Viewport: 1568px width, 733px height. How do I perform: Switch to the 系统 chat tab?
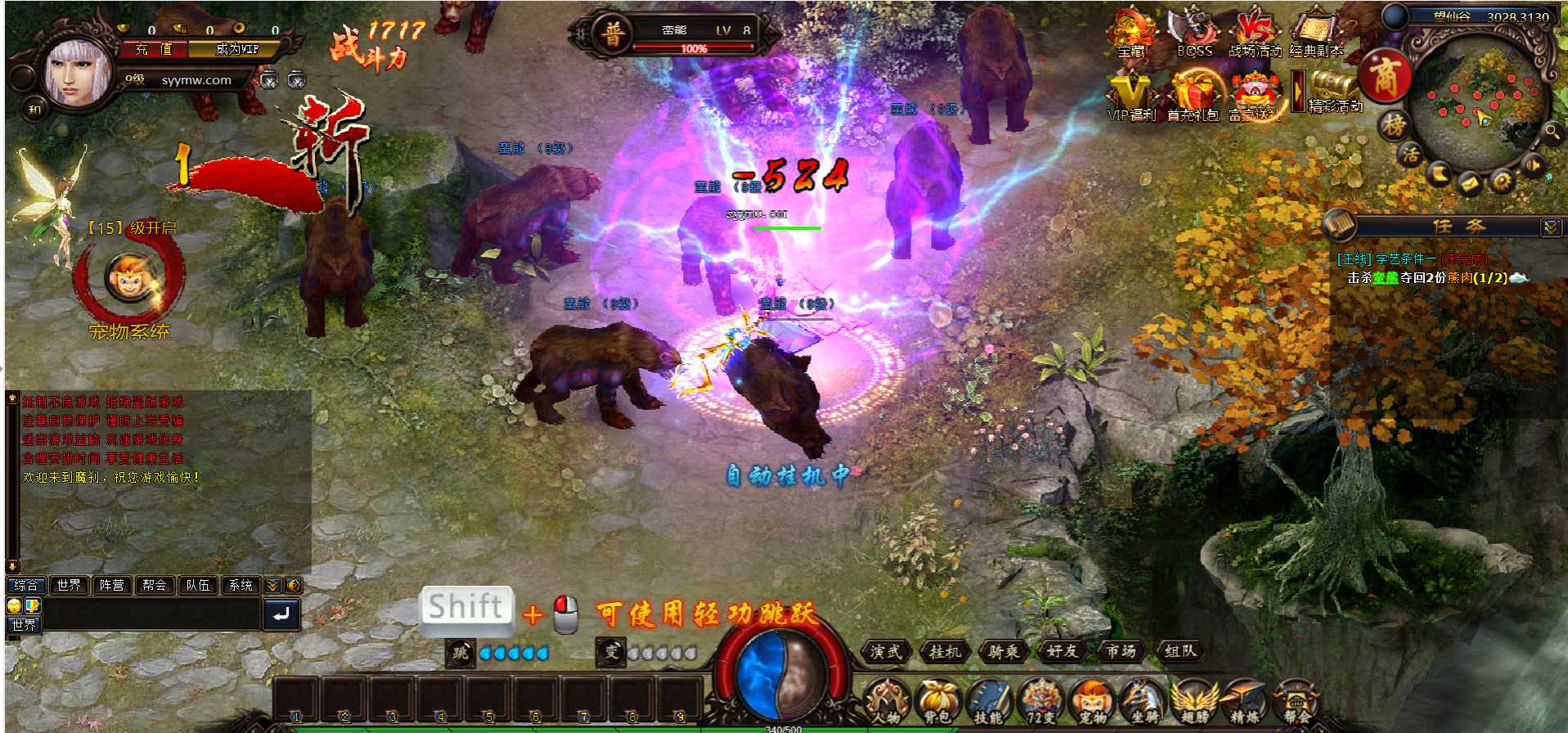[240, 585]
